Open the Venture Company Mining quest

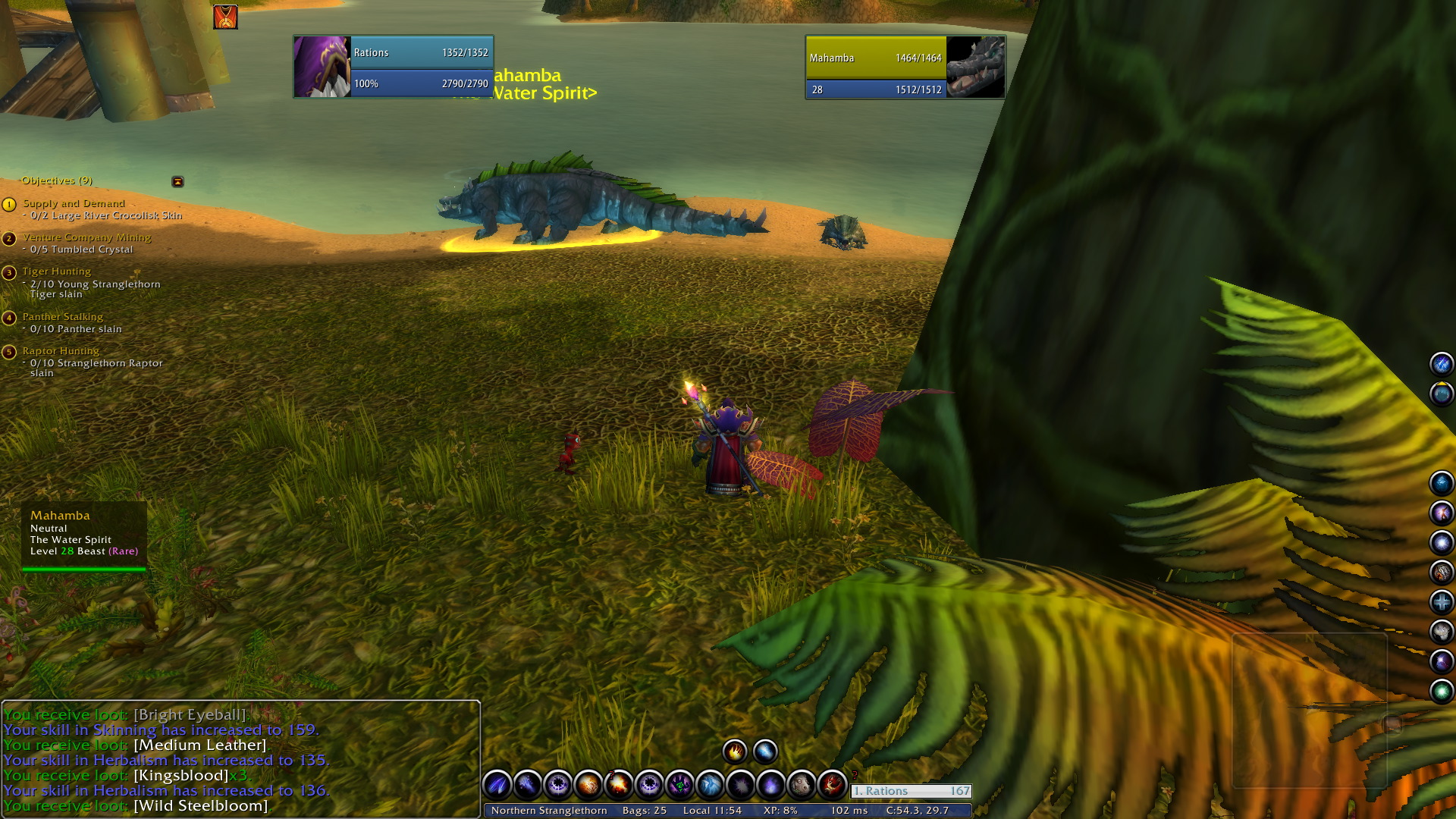click(86, 237)
